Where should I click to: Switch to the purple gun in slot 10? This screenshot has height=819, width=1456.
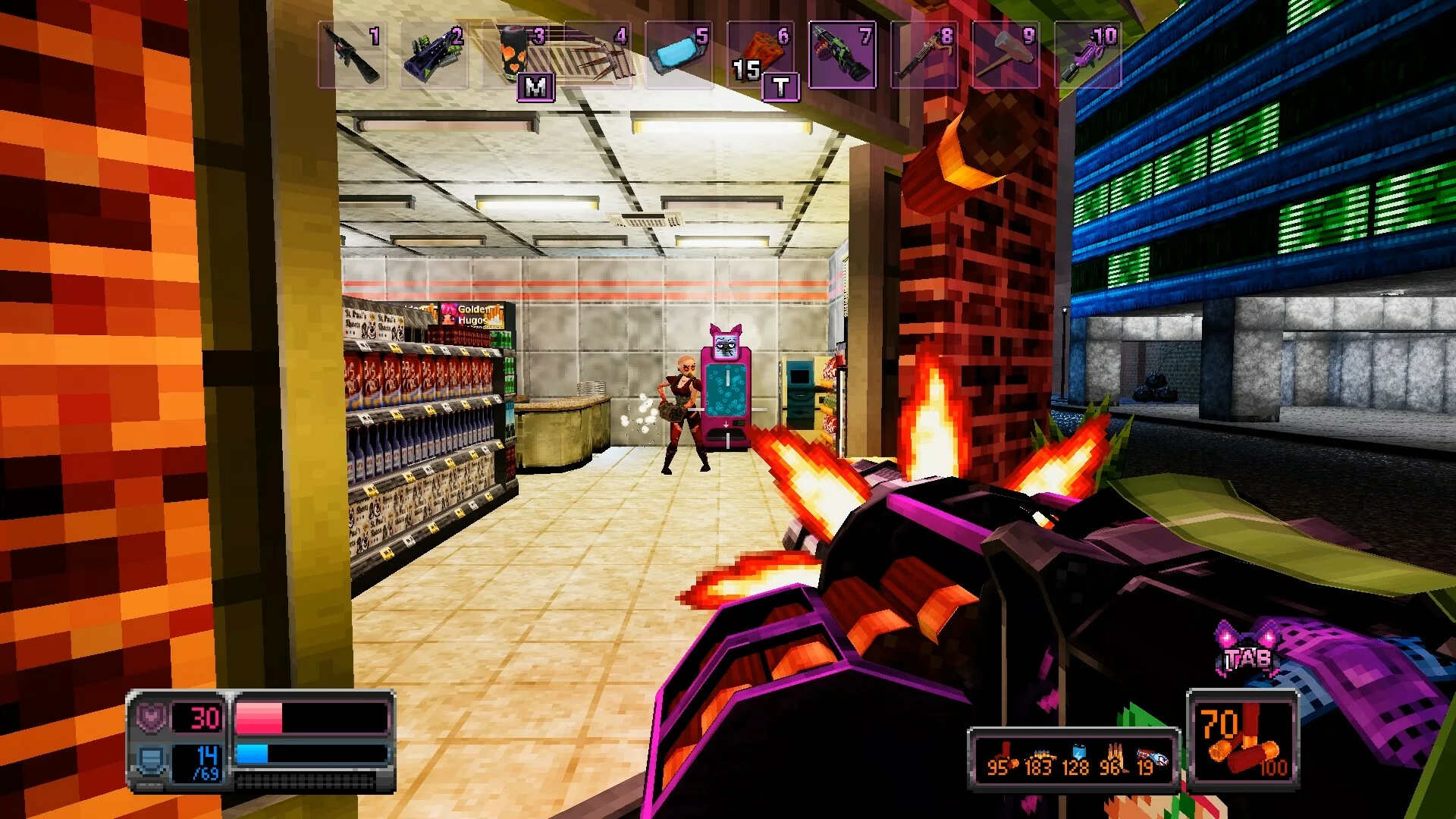pyautogui.click(x=1088, y=55)
